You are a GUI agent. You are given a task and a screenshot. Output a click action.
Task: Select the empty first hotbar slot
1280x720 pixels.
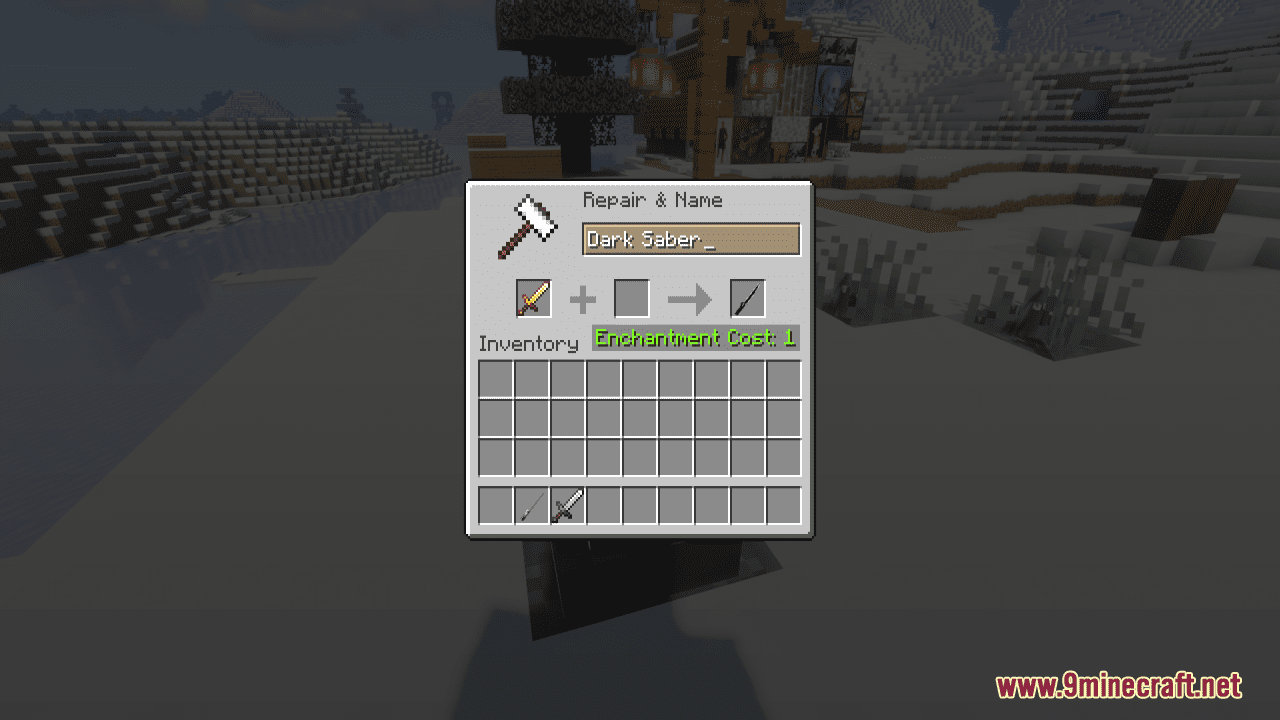click(x=493, y=506)
